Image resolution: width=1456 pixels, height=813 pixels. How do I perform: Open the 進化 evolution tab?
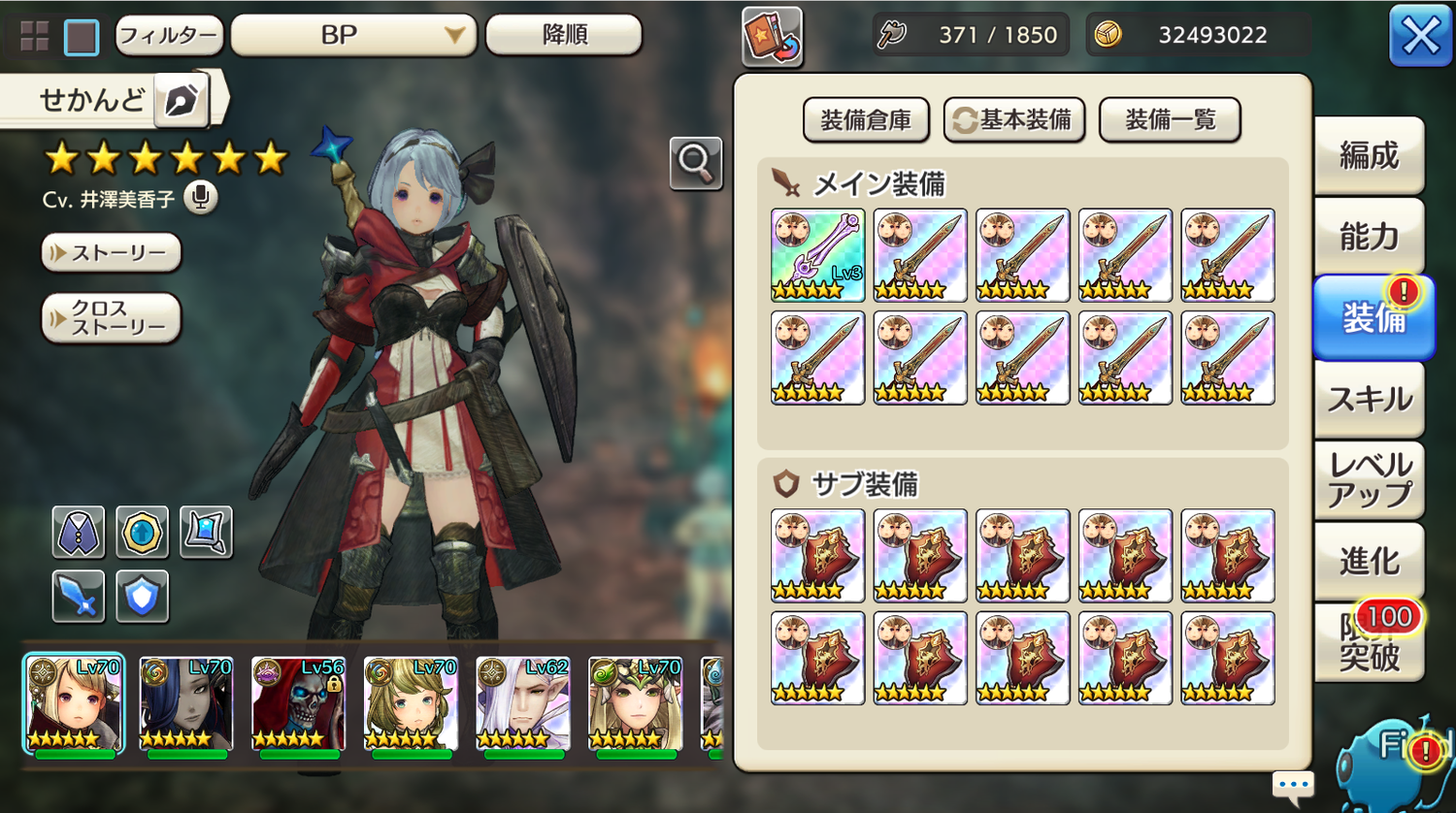coord(1369,561)
